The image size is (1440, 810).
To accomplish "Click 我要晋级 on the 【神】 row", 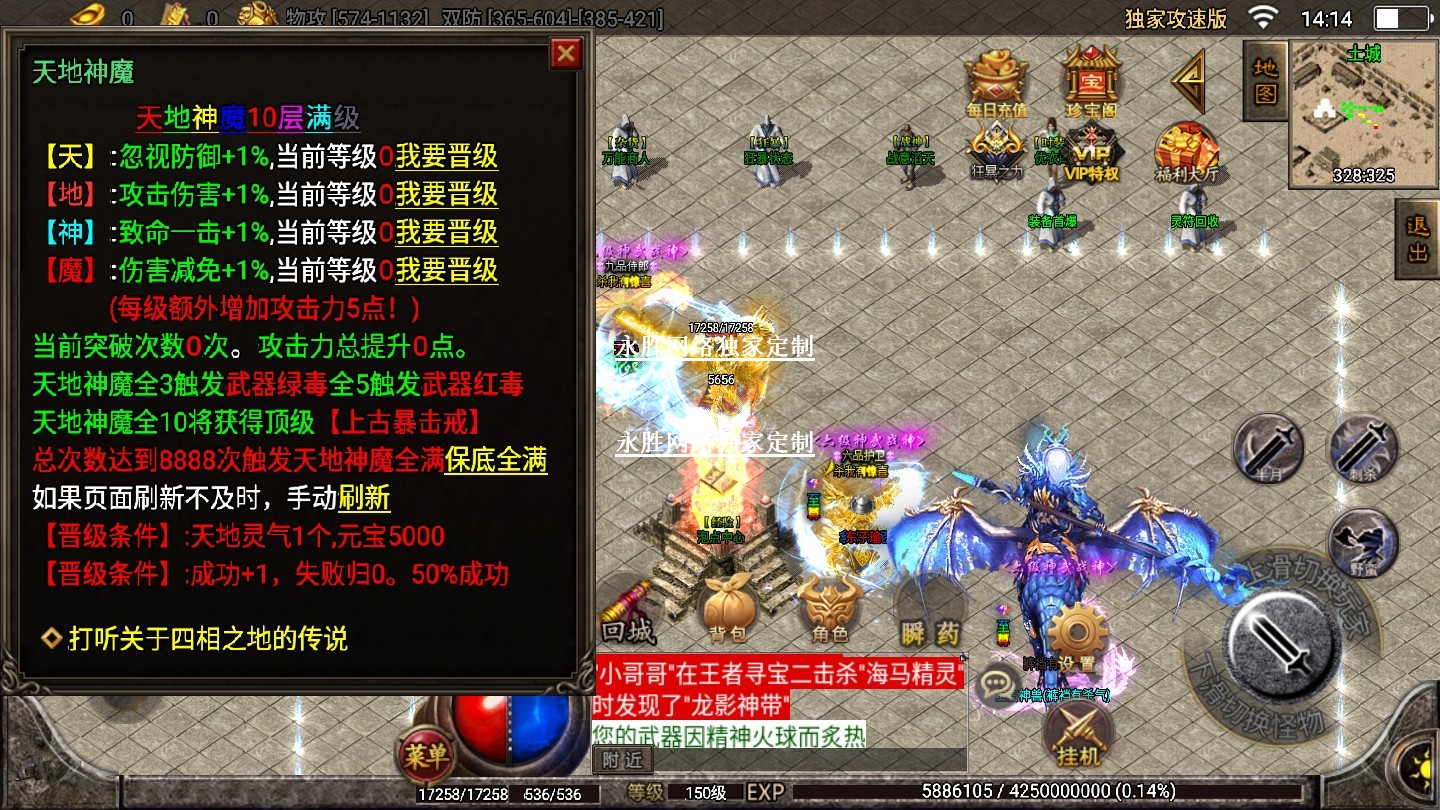I will pyautogui.click(x=446, y=233).
